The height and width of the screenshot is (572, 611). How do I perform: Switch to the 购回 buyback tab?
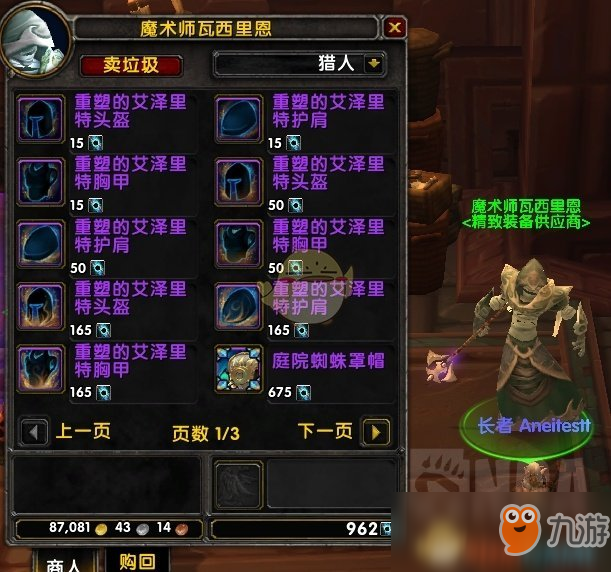click(x=136, y=562)
